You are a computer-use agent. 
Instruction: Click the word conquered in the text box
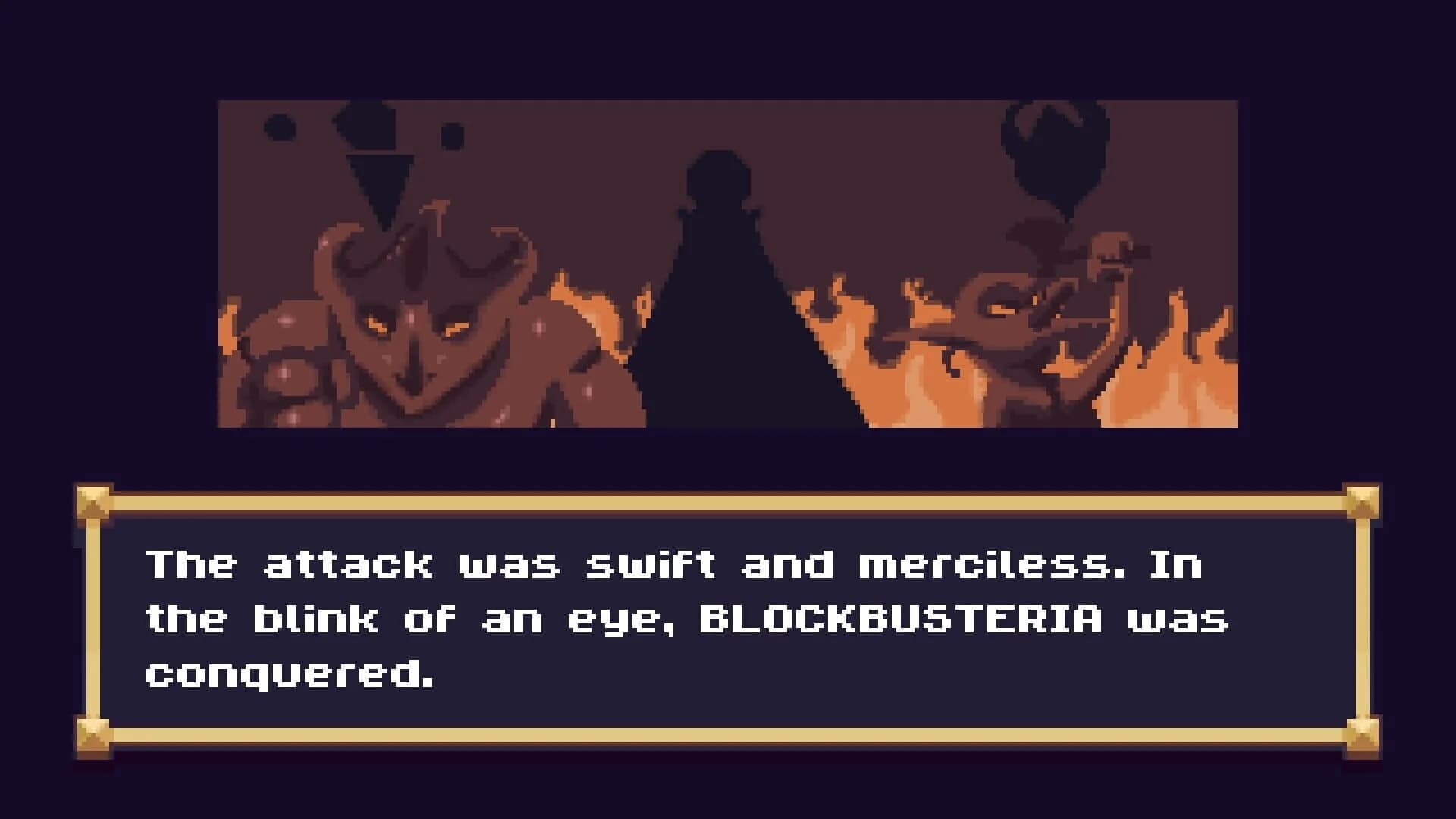point(288,675)
